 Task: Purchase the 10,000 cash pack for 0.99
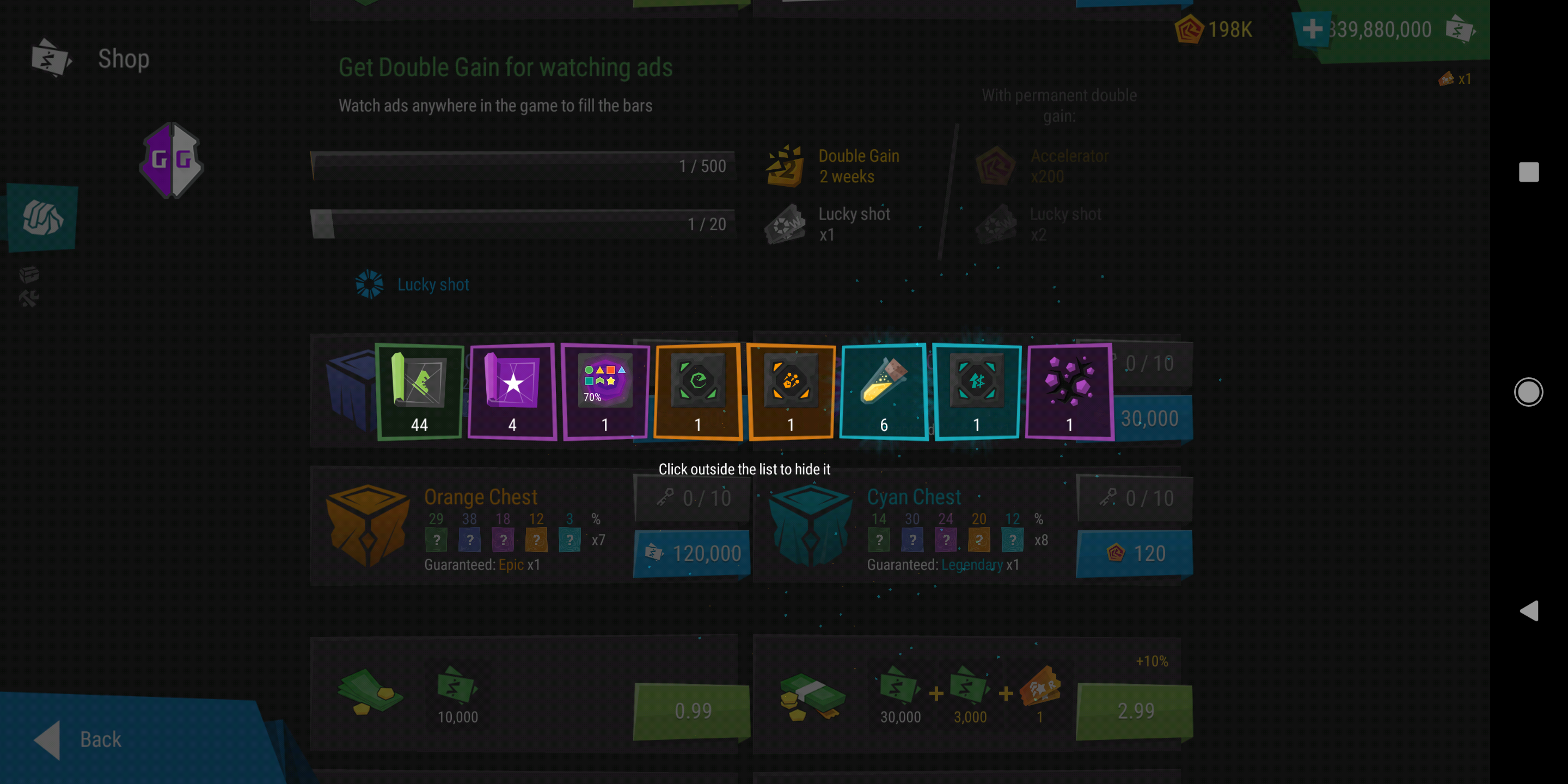(691, 710)
